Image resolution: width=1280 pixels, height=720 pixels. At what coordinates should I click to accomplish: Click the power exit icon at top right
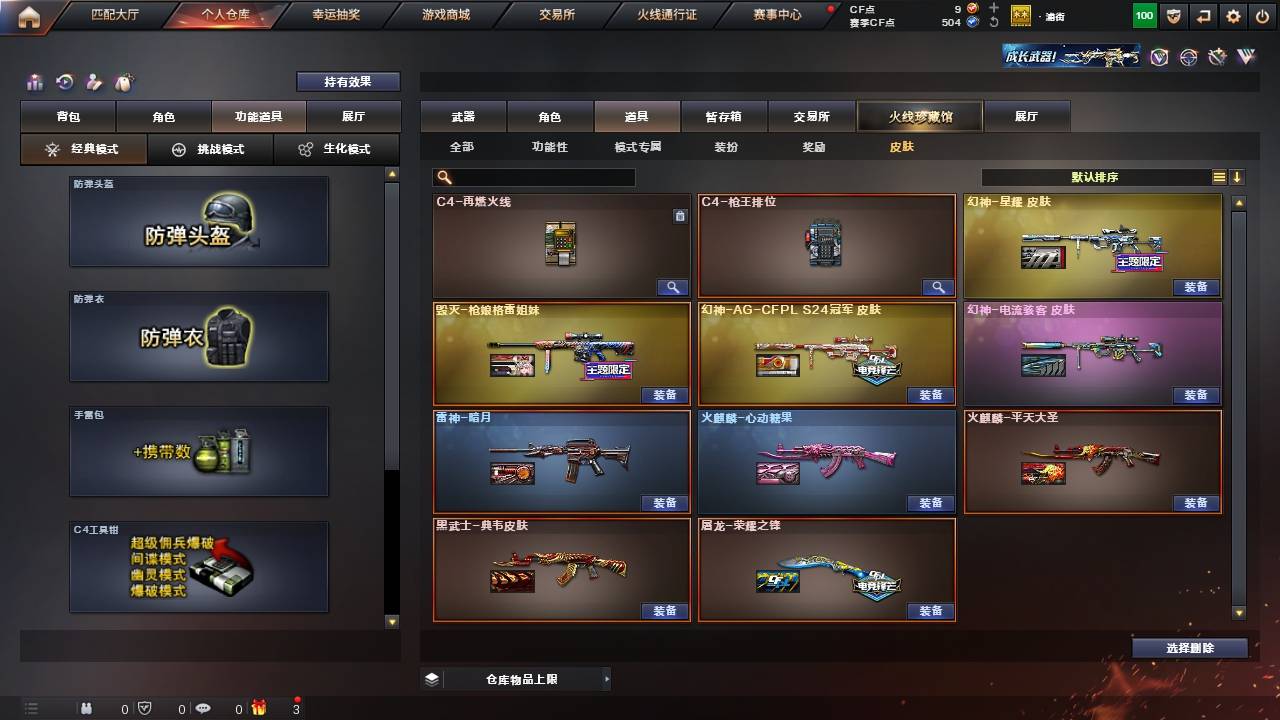[x=1262, y=16]
